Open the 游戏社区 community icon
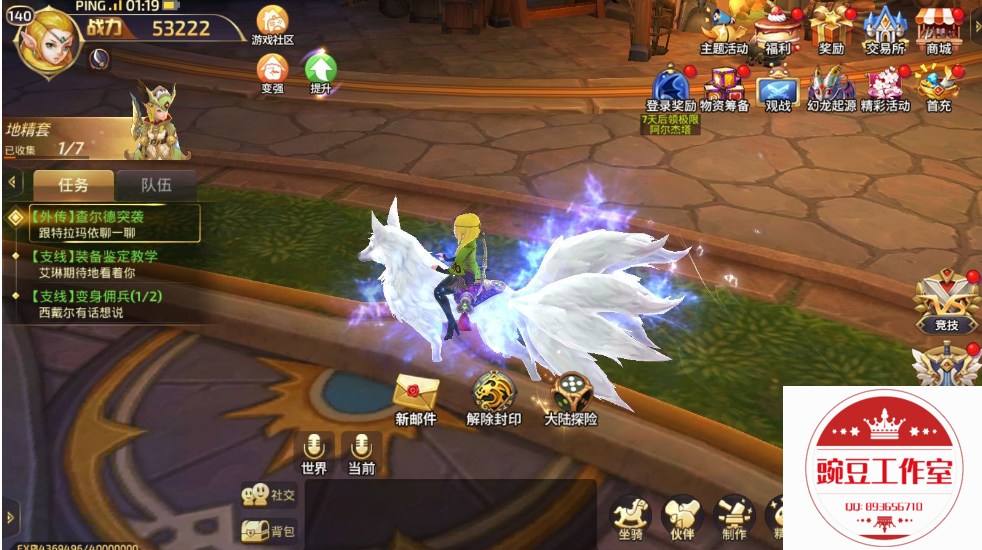The image size is (982, 550). click(272, 22)
